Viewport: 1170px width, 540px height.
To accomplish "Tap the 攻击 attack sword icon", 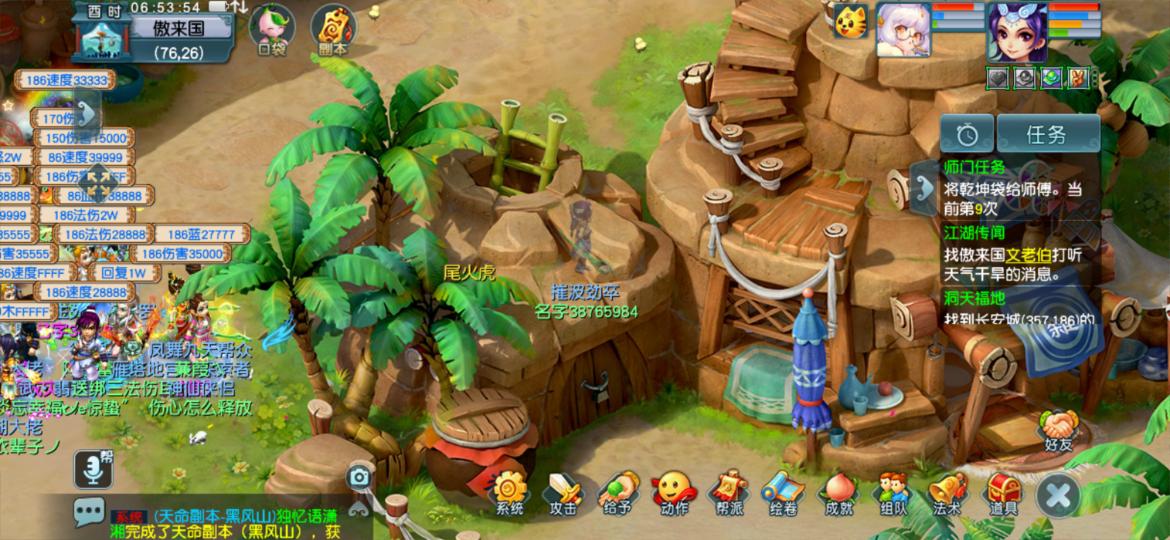I will (x=563, y=493).
